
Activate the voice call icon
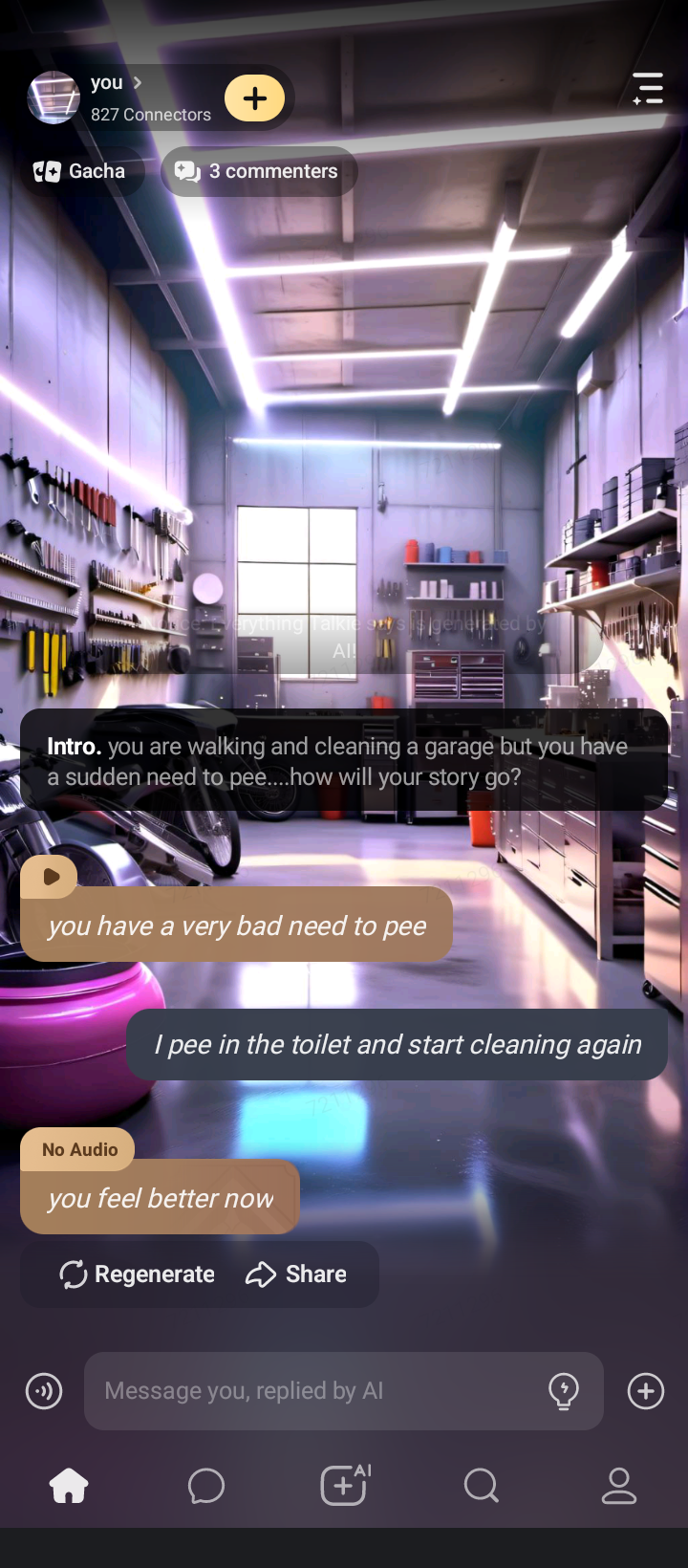tap(44, 1391)
